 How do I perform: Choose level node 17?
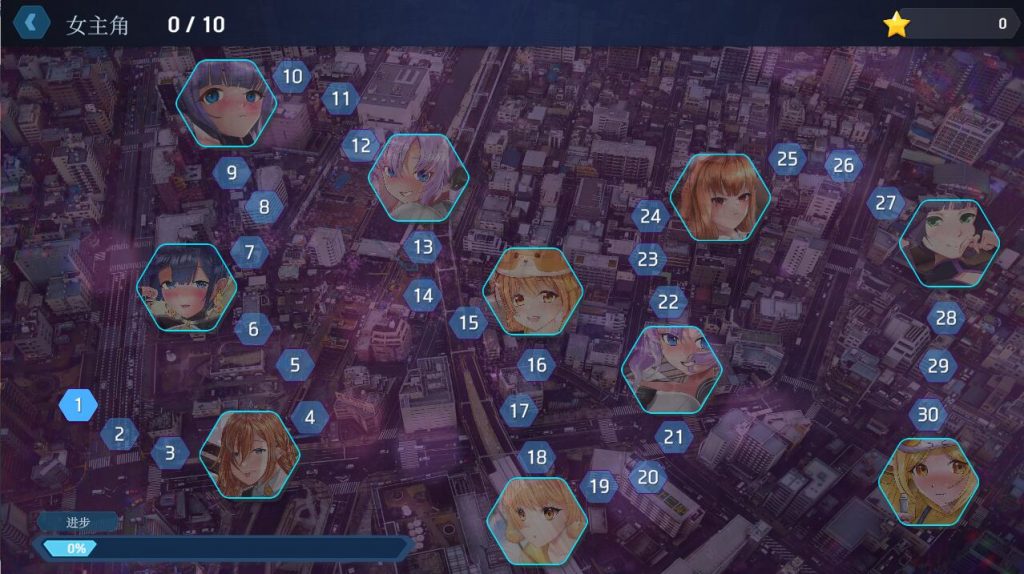[519, 410]
